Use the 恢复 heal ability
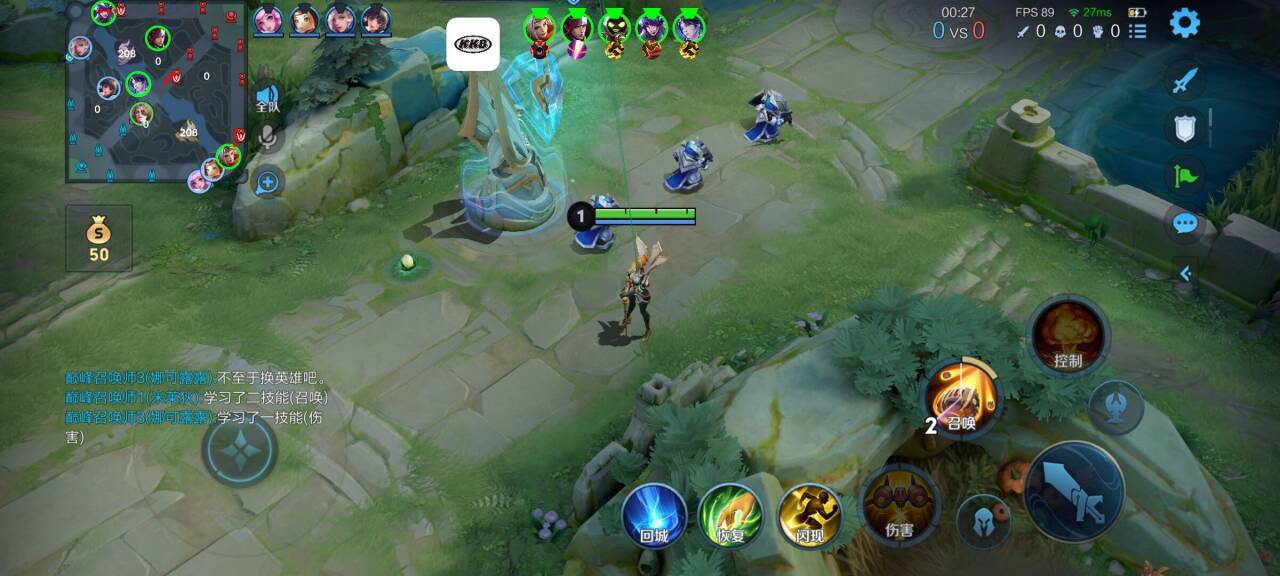This screenshot has height=576, width=1280. tap(730, 516)
